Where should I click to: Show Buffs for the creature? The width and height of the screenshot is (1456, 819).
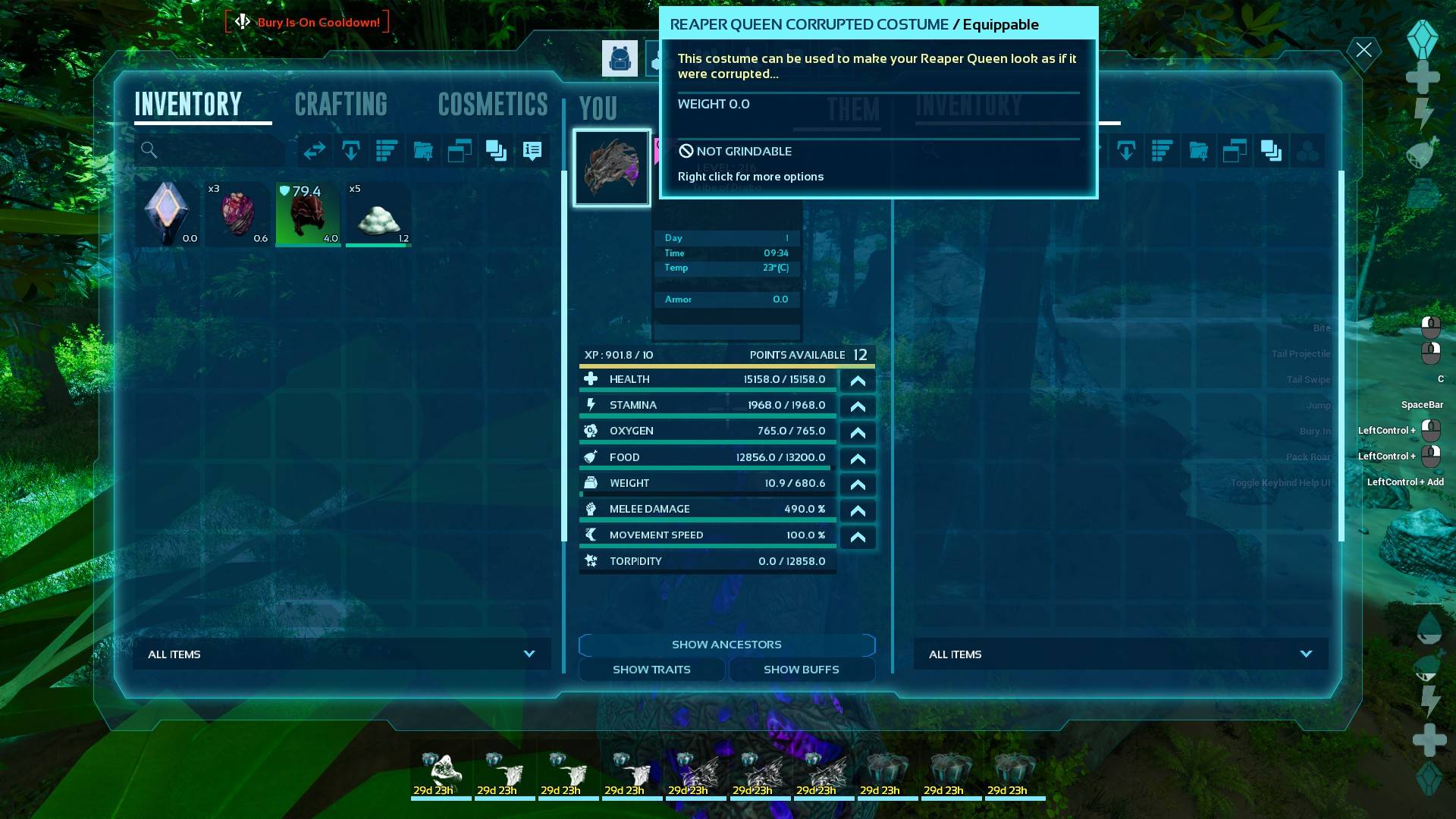click(801, 669)
